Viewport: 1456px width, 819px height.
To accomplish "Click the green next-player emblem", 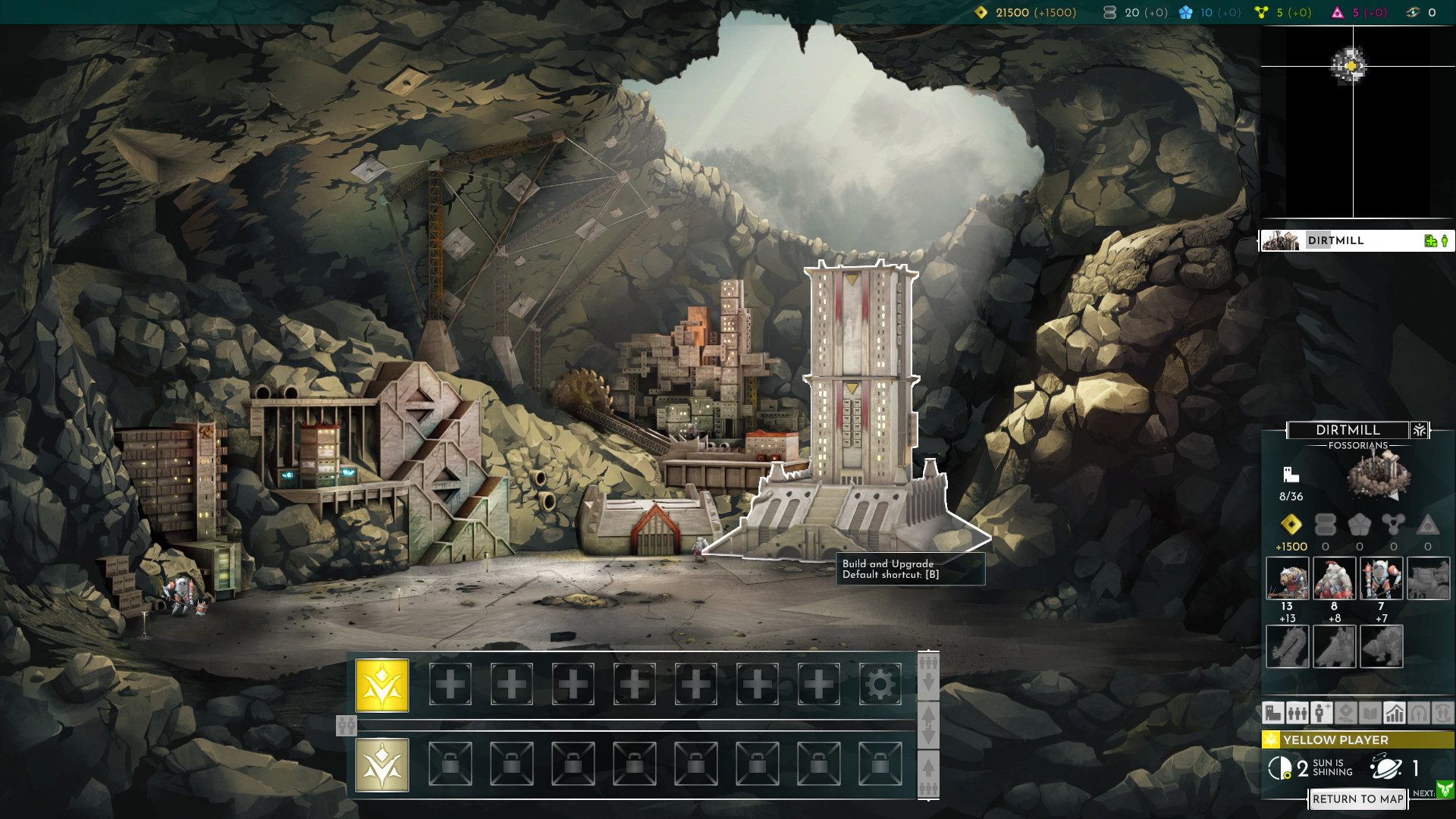I will pyautogui.click(x=1445, y=790).
